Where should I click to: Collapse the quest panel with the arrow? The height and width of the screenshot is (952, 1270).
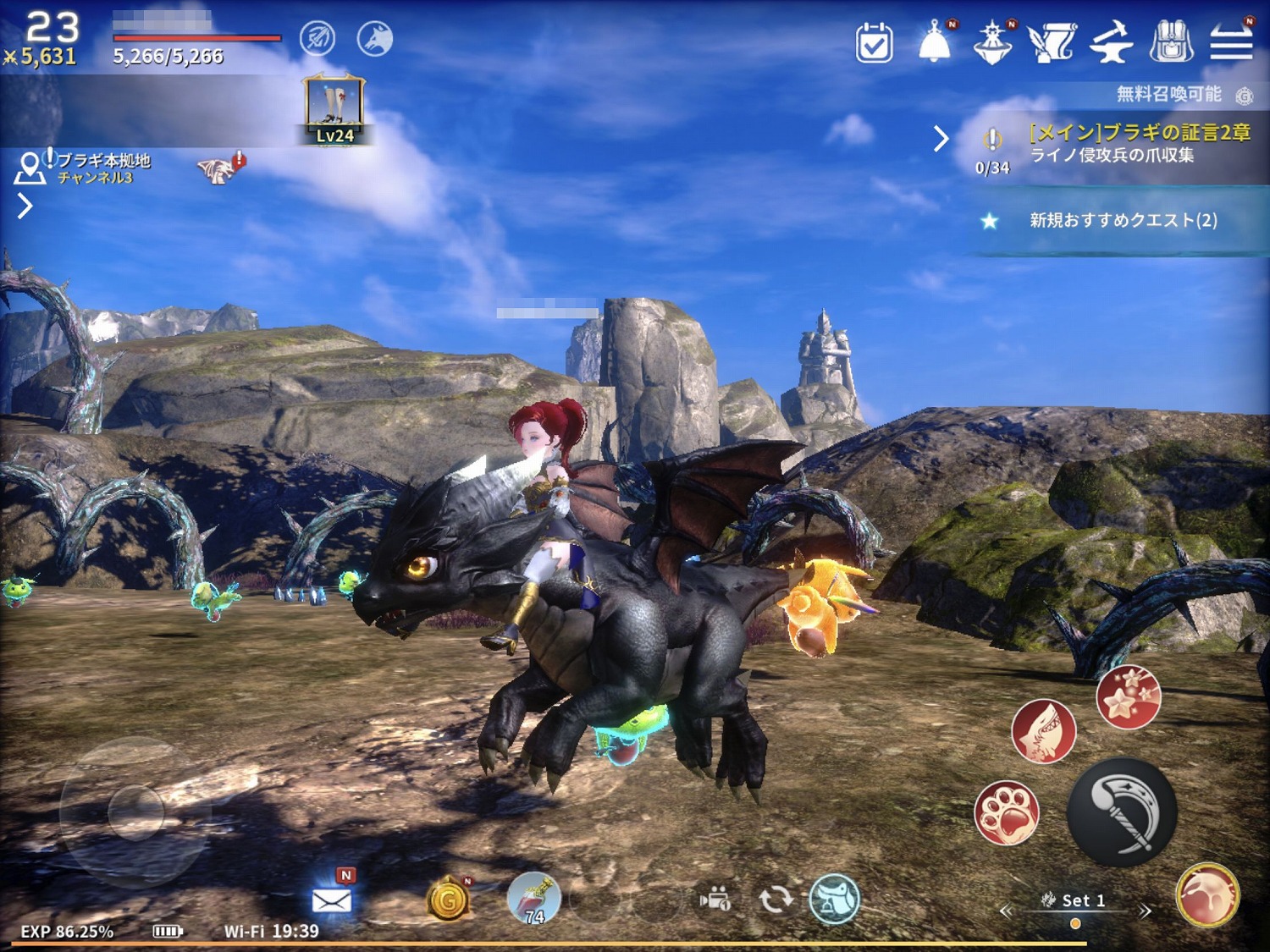tap(941, 139)
